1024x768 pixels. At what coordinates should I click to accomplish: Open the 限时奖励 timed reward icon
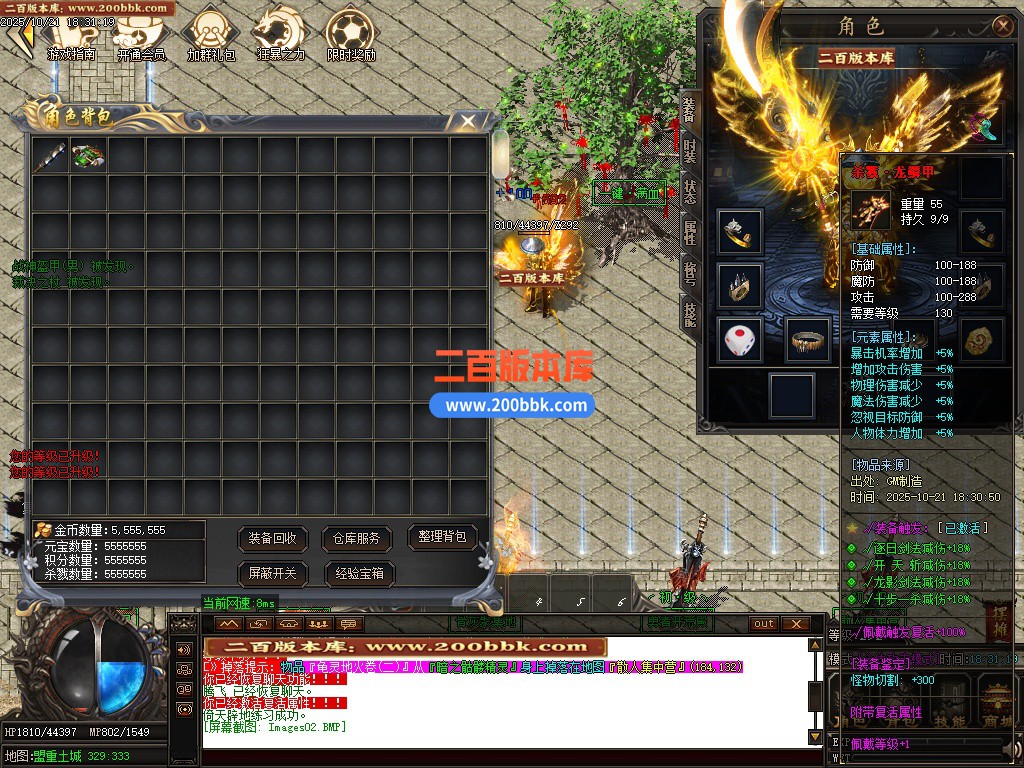351,34
